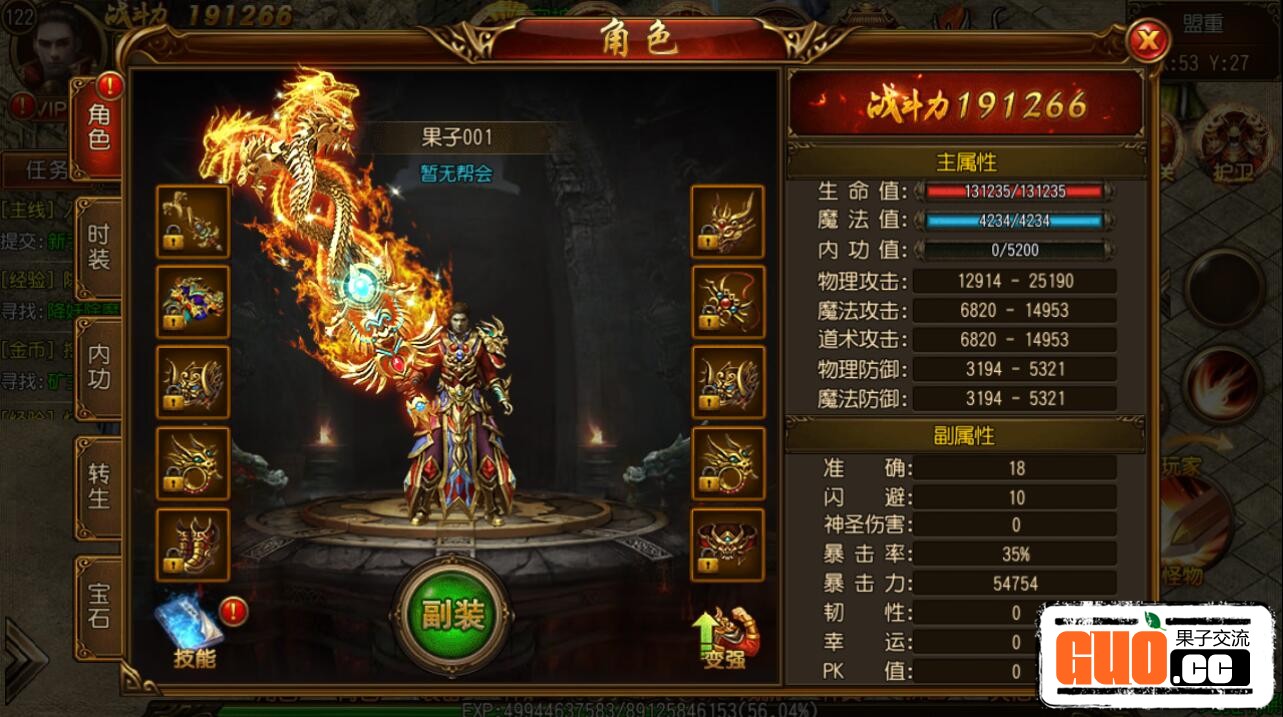
Task: Close the 角色 character panel
Action: pos(1148,41)
